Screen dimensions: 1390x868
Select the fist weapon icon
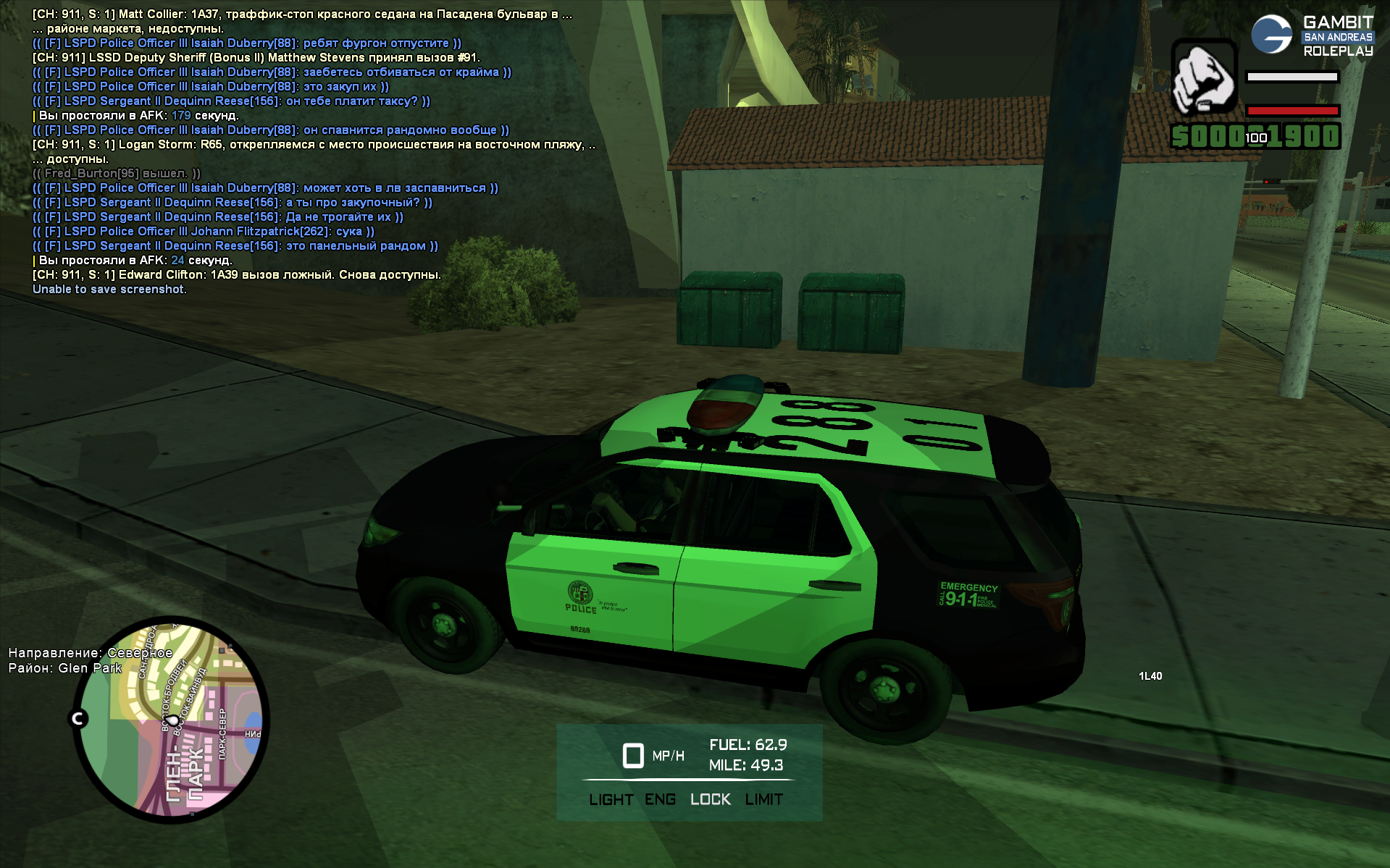(x=1203, y=77)
